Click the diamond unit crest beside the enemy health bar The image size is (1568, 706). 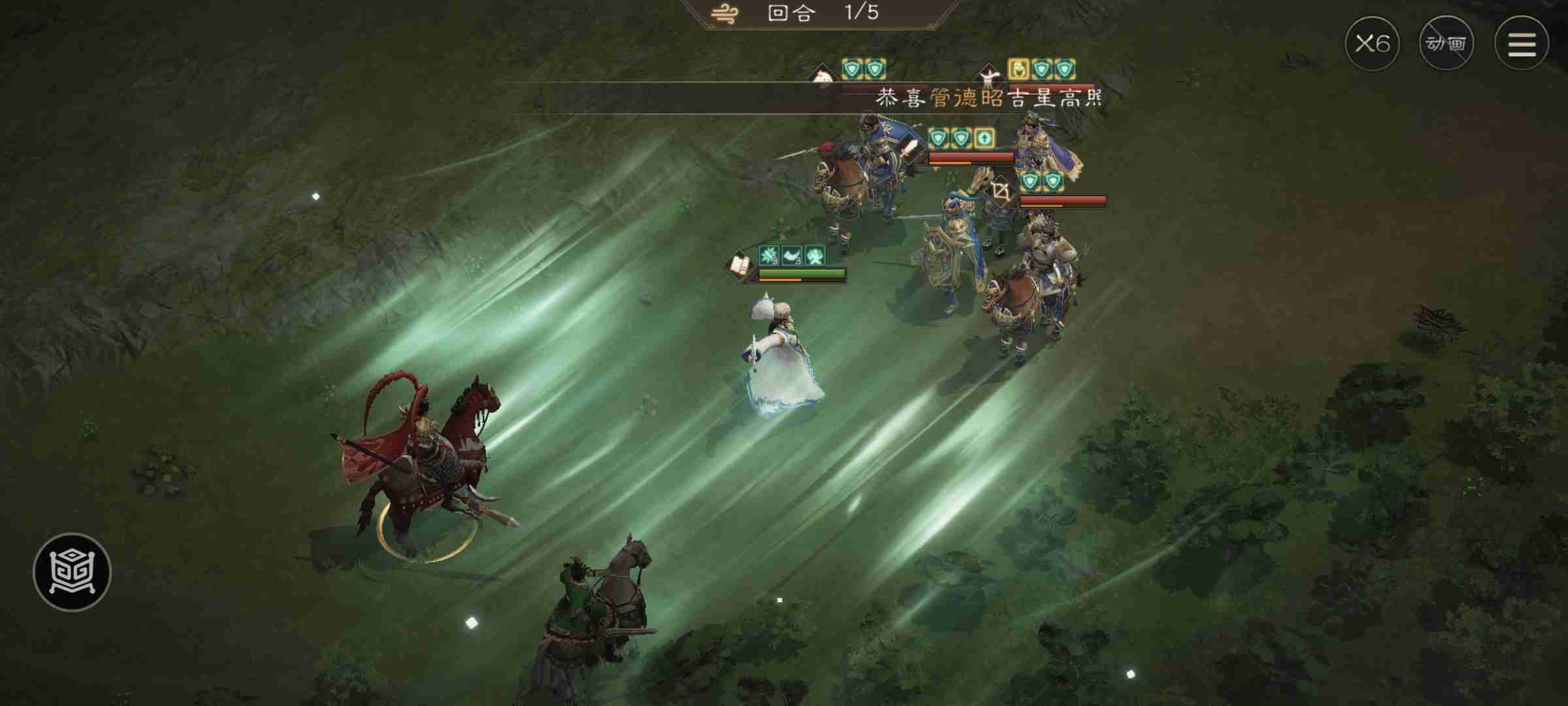[x=1001, y=188]
